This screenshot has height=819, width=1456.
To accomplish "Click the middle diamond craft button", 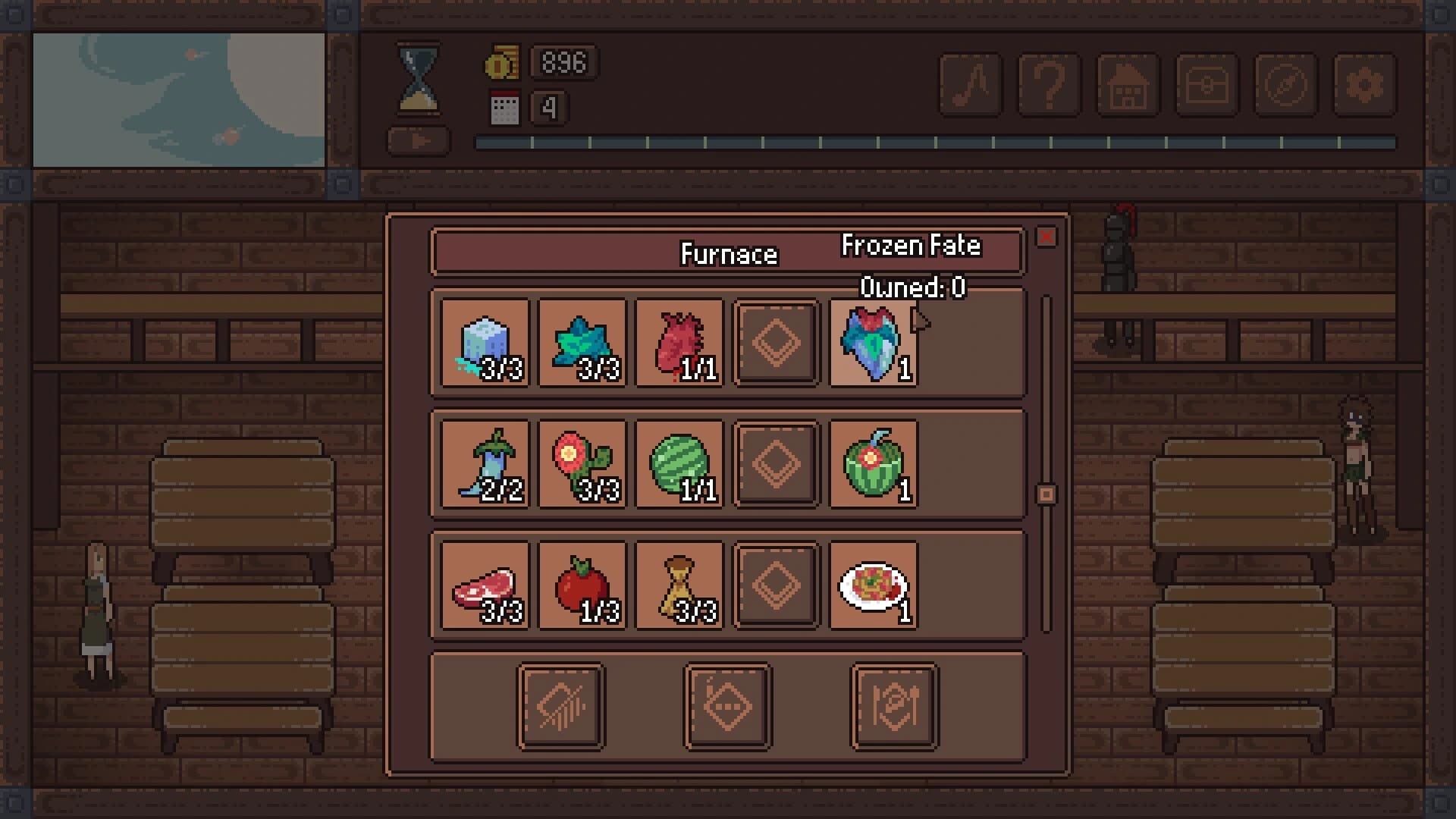I will point(727,704).
